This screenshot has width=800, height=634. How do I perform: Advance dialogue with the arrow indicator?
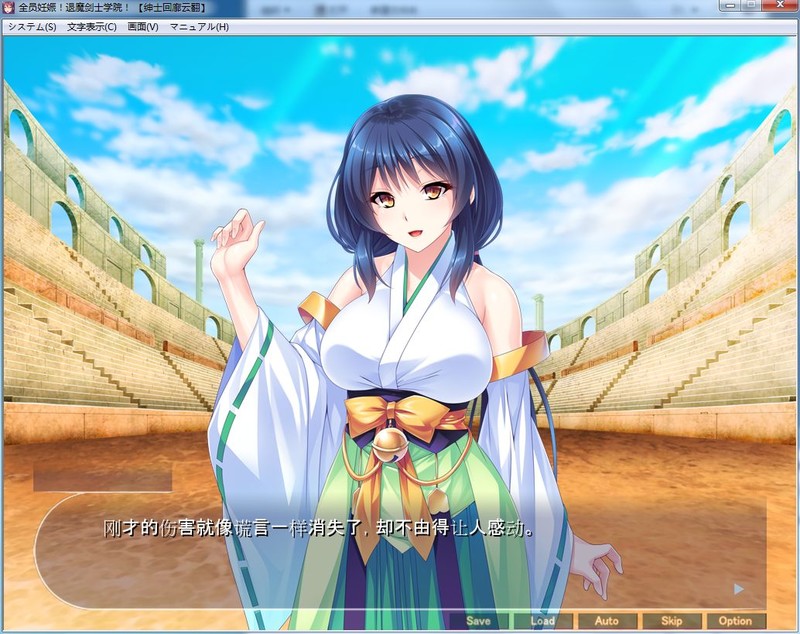pyautogui.click(x=738, y=589)
